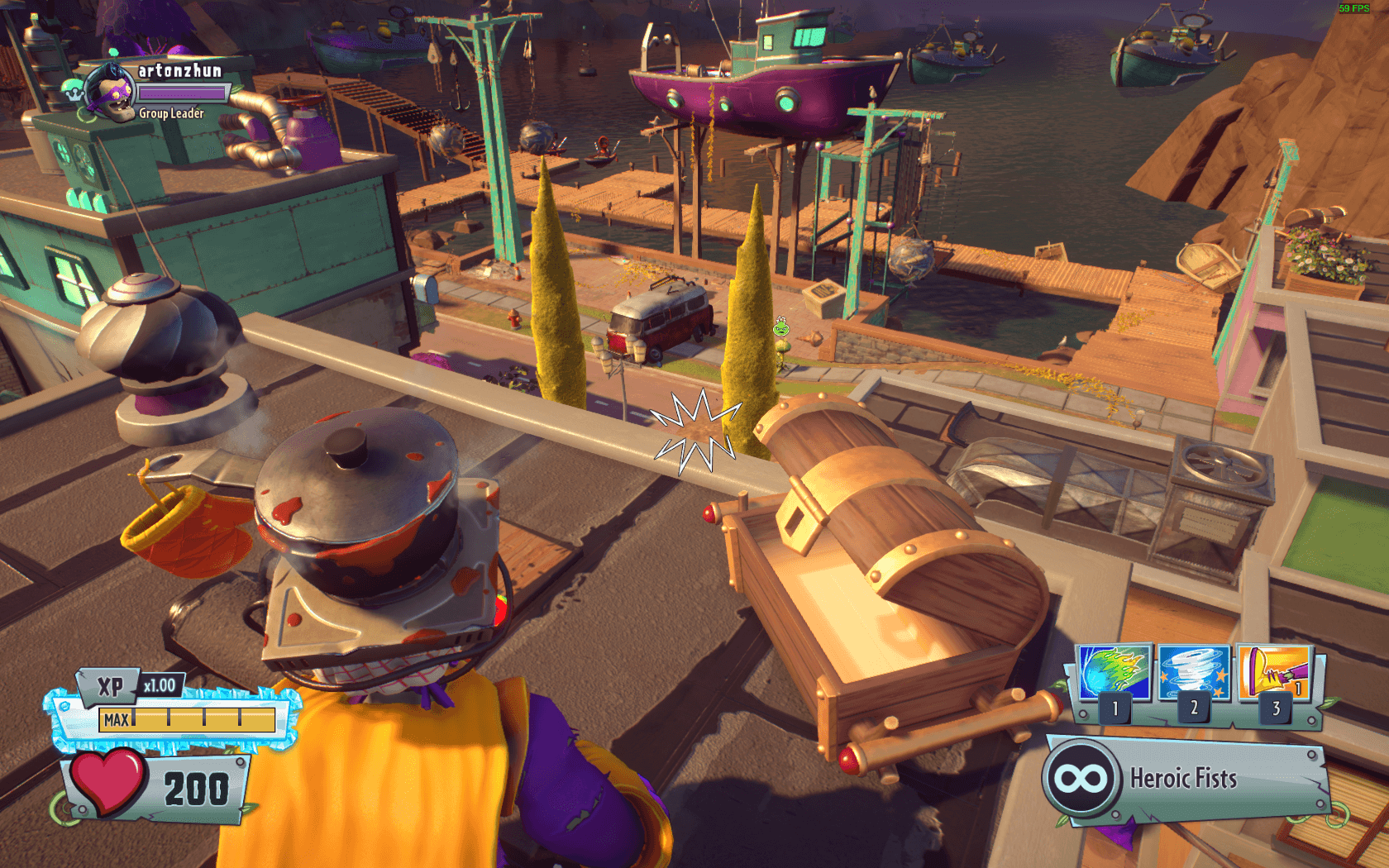The width and height of the screenshot is (1389, 868).
Task: Trigger the Heroic Kick ability icon
Action: point(1274,672)
